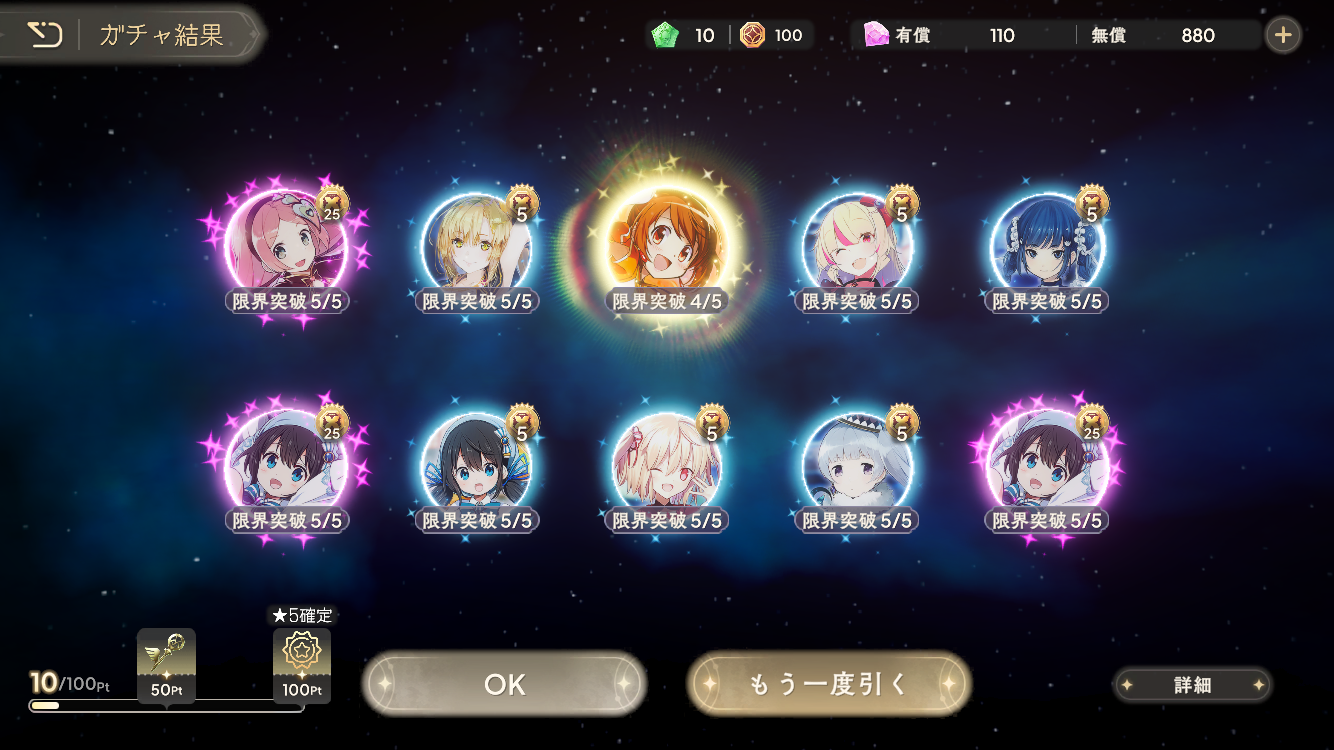This screenshot has width=1334, height=750.
Task: Tap the green gem currency icon
Action: tap(664, 36)
